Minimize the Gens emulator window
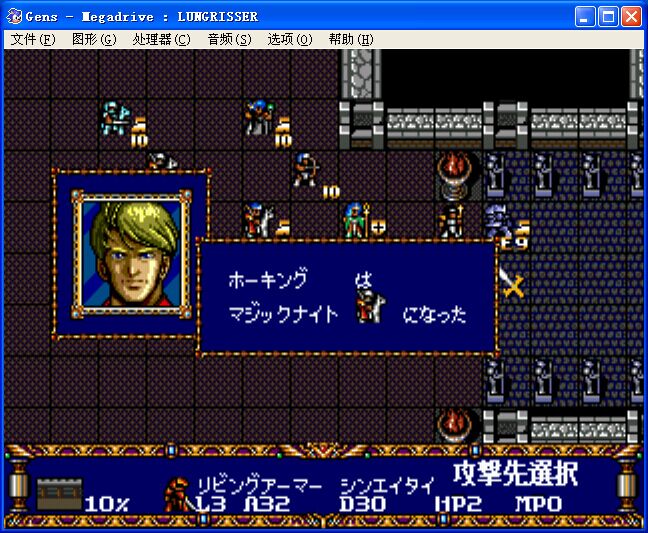The width and height of the screenshot is (648, 533). 585,16
